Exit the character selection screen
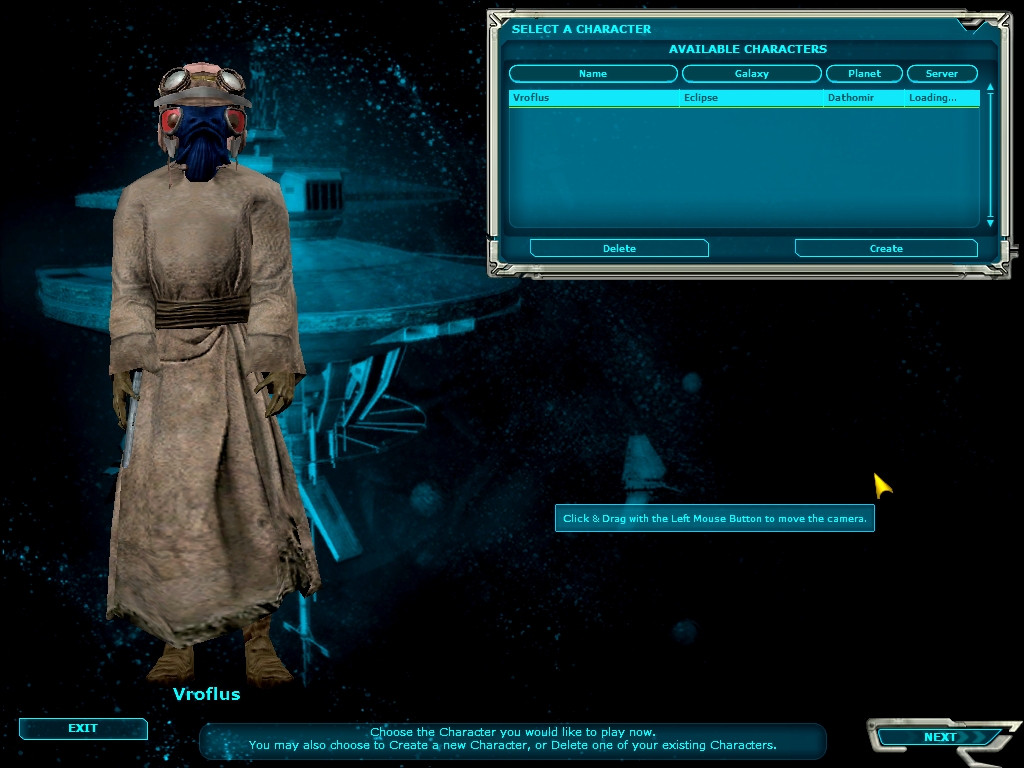The image size is (1024, 768). (83, 728)
